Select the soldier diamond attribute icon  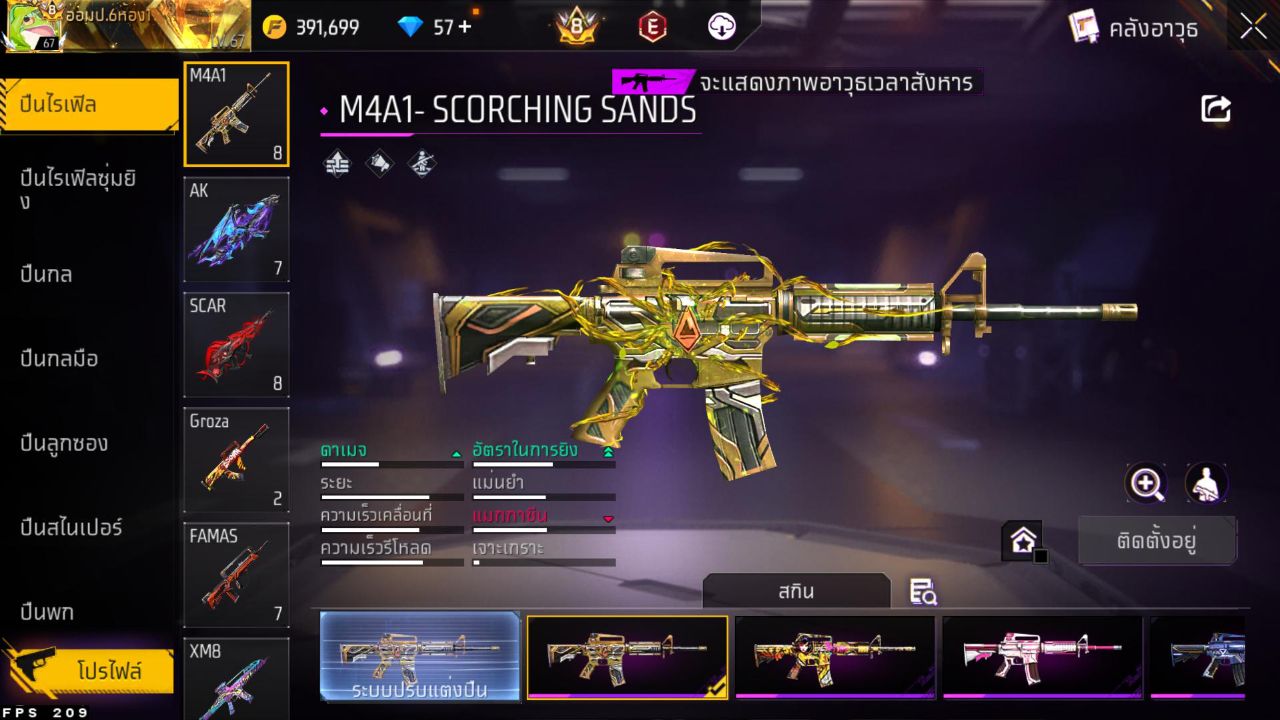(423, 163)
